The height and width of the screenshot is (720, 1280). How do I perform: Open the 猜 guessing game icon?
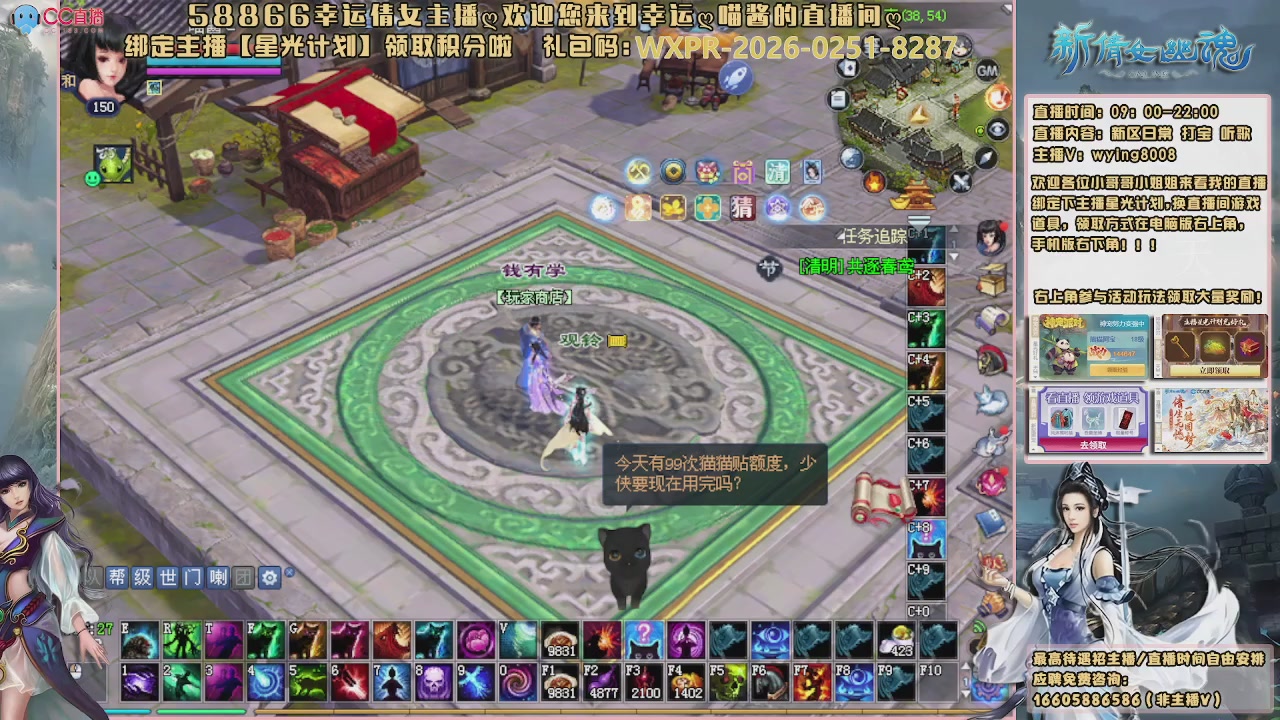tap(742, 208)
